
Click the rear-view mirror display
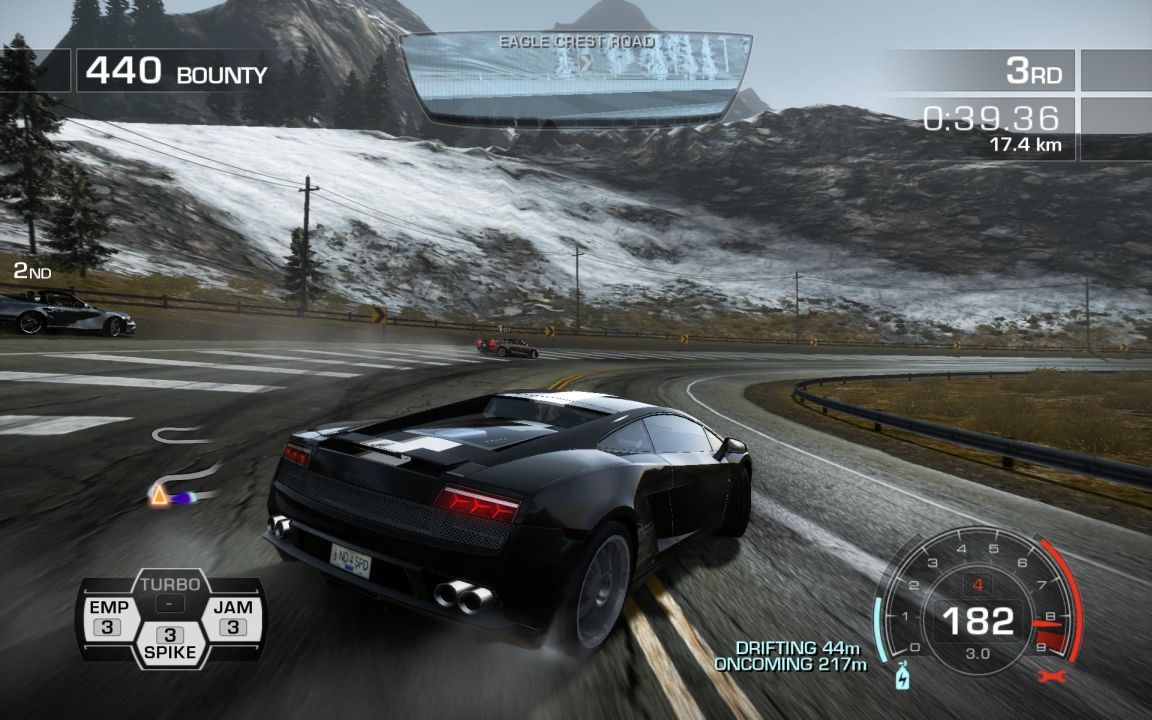[575, 77]
